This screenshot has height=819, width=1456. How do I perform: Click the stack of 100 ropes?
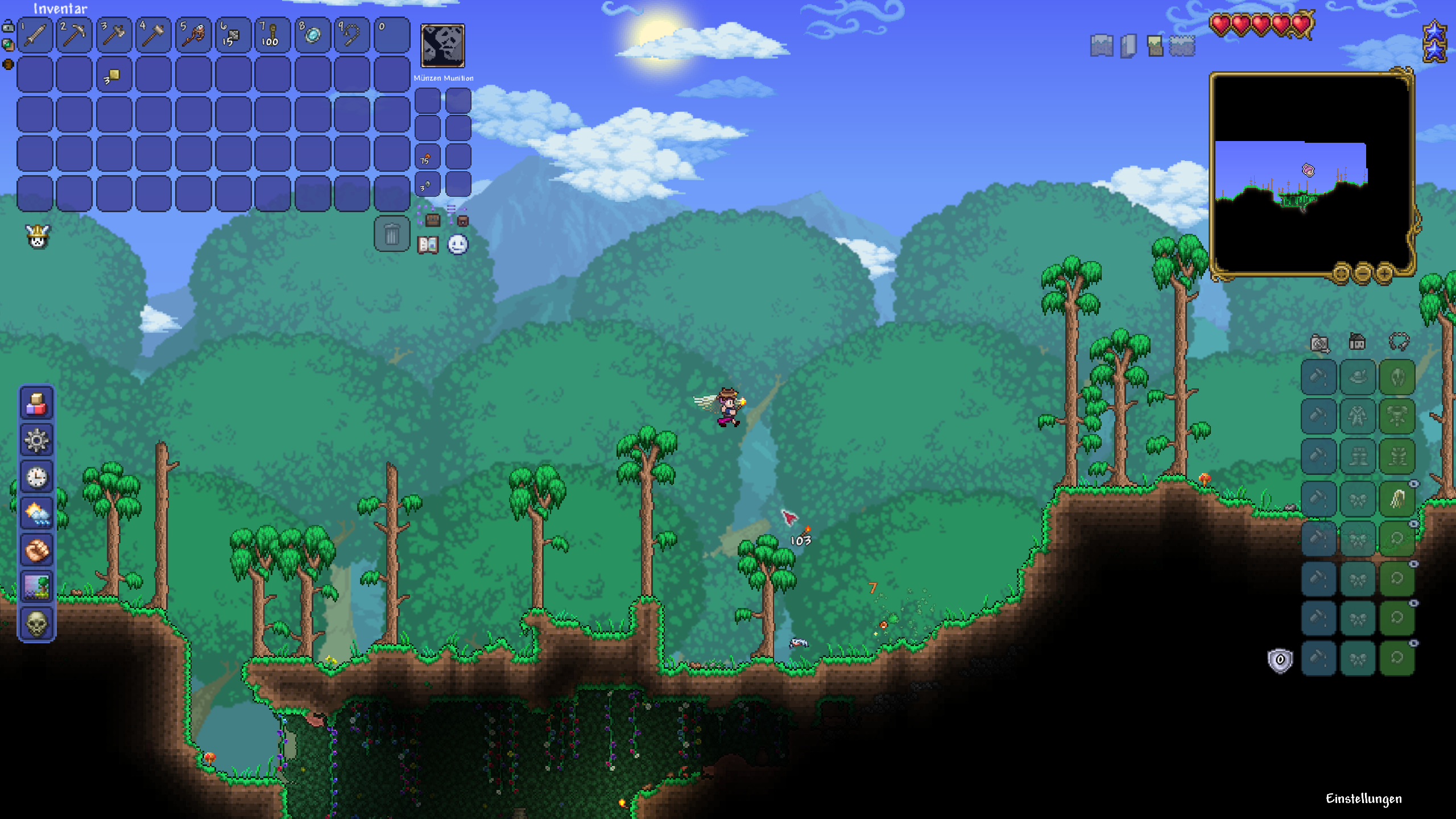pyautogui.click(x=272, y=35)
